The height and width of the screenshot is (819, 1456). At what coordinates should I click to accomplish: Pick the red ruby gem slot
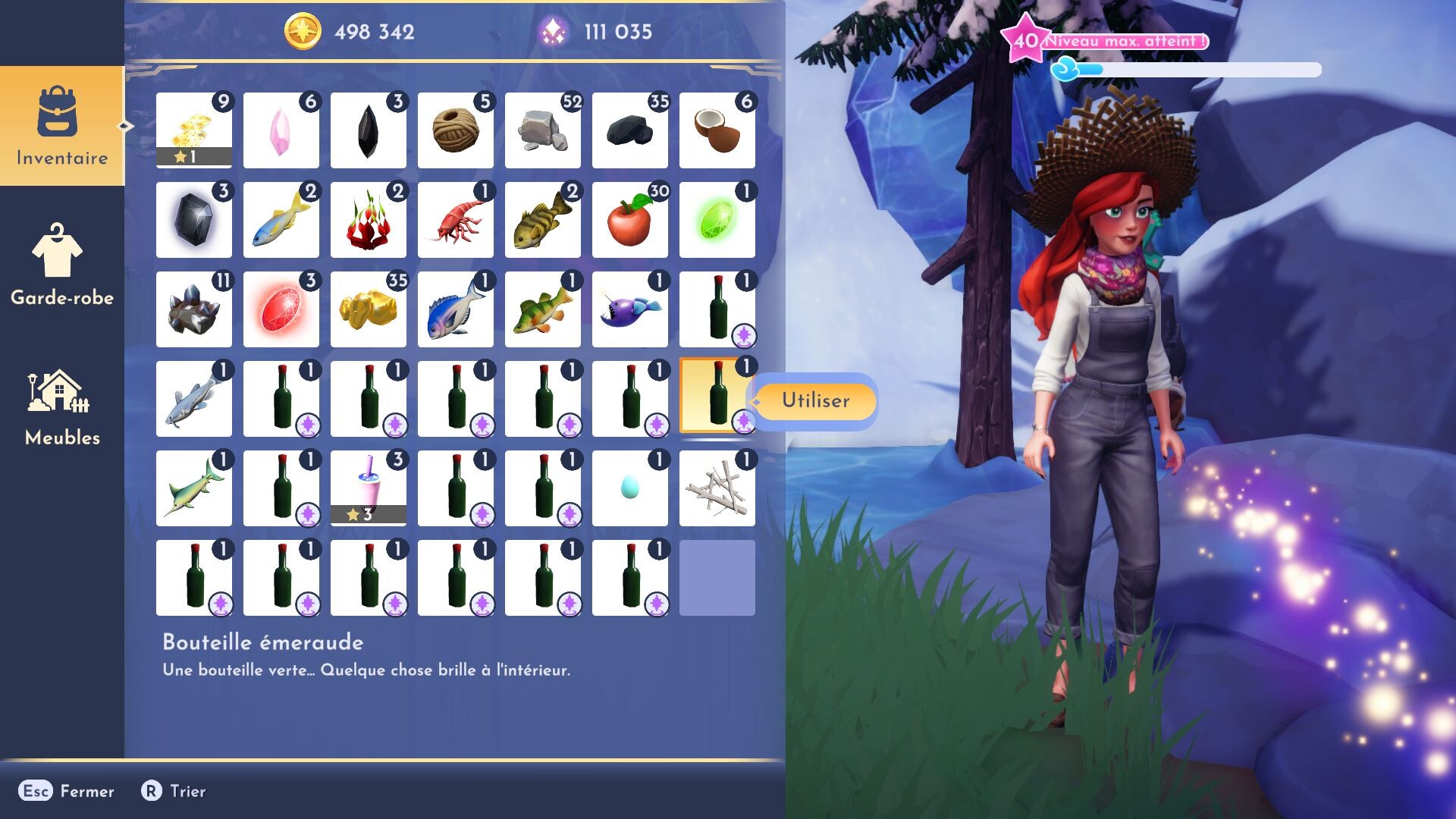[x=281, y=309]
